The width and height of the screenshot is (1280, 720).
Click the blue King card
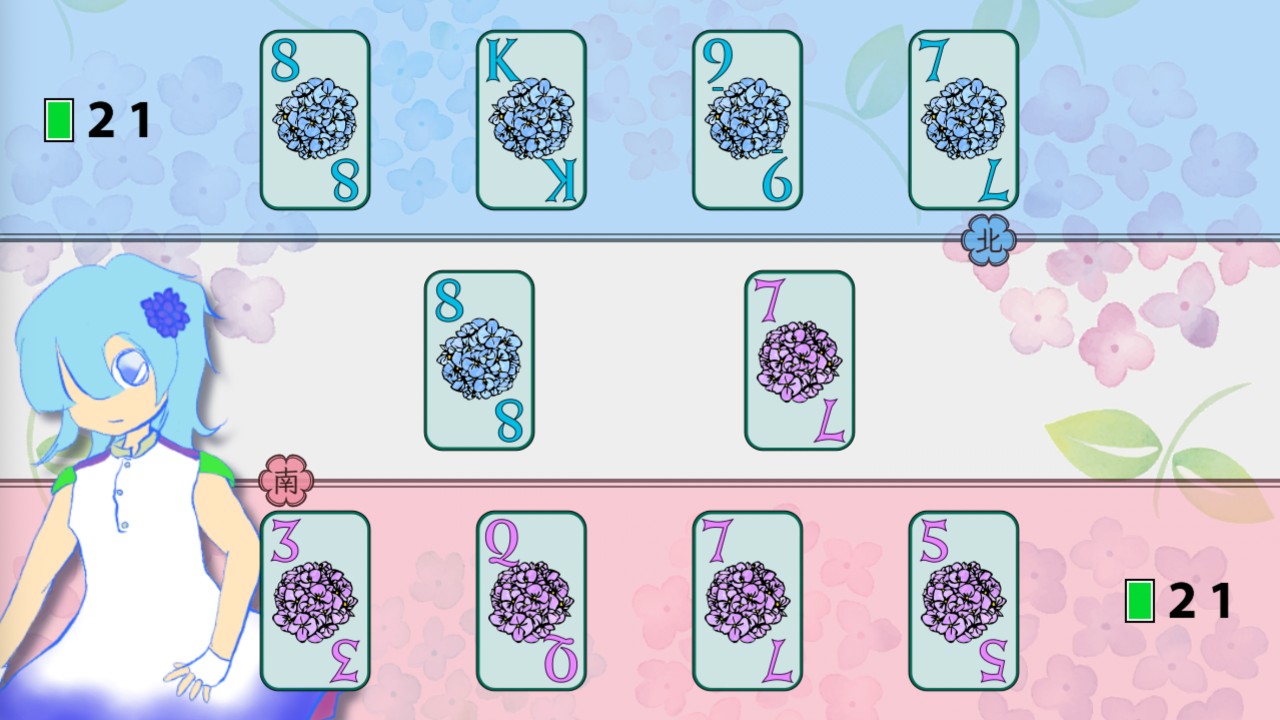coord(531,120)
